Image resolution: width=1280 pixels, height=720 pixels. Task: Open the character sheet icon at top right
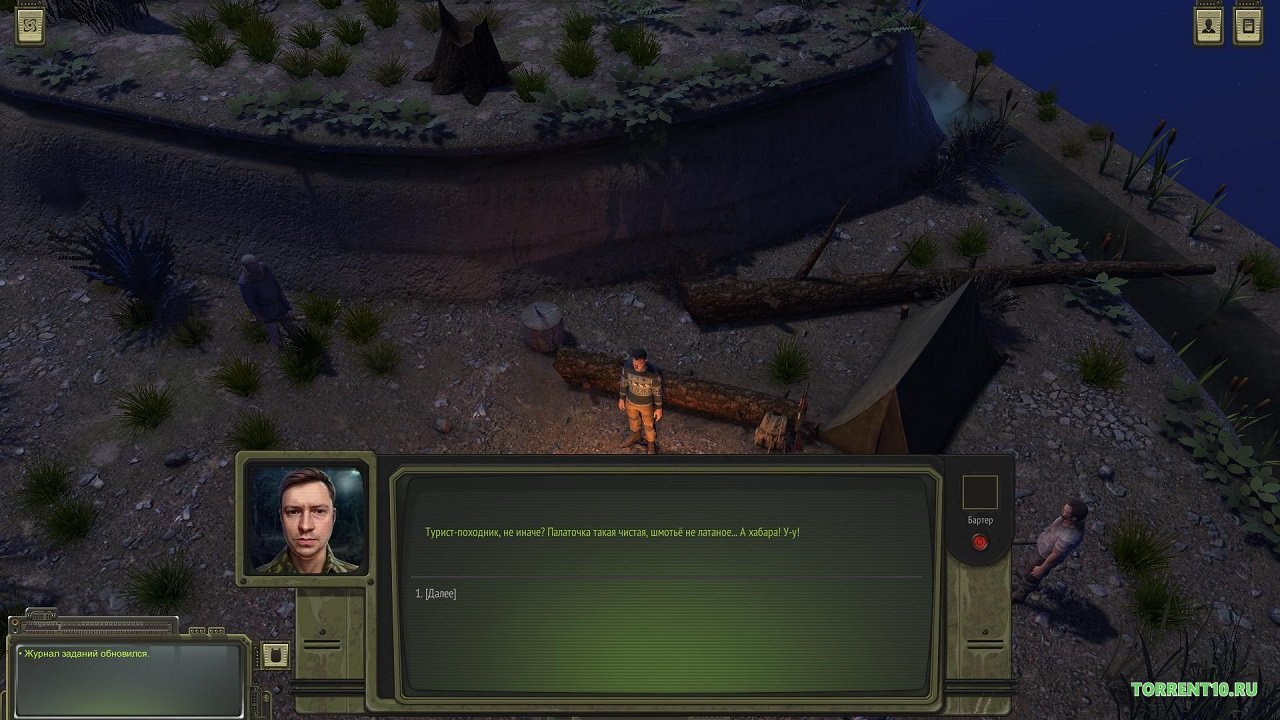click(x=1210, y=25)
